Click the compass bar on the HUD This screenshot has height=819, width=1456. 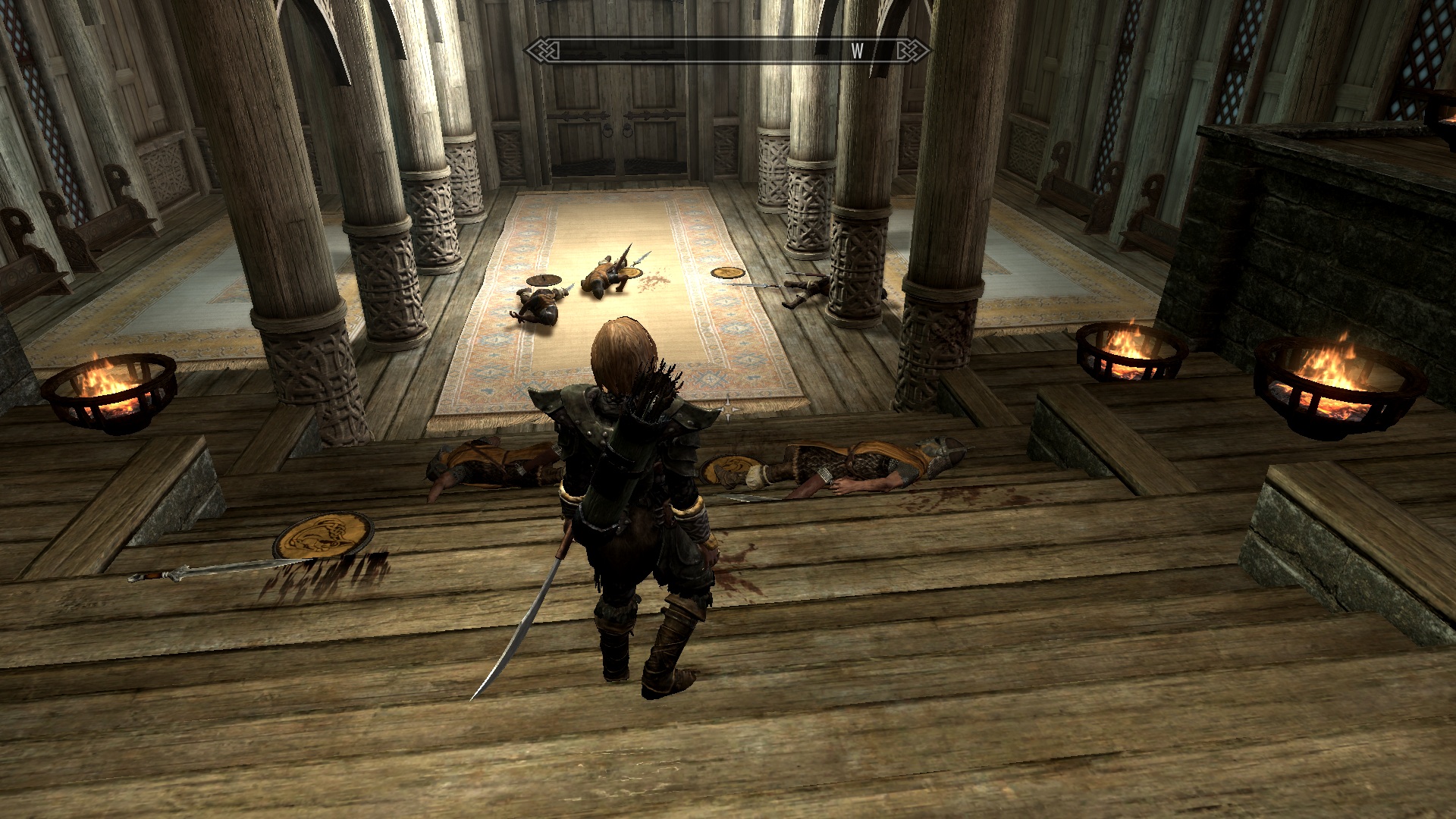tap(727, 51)
